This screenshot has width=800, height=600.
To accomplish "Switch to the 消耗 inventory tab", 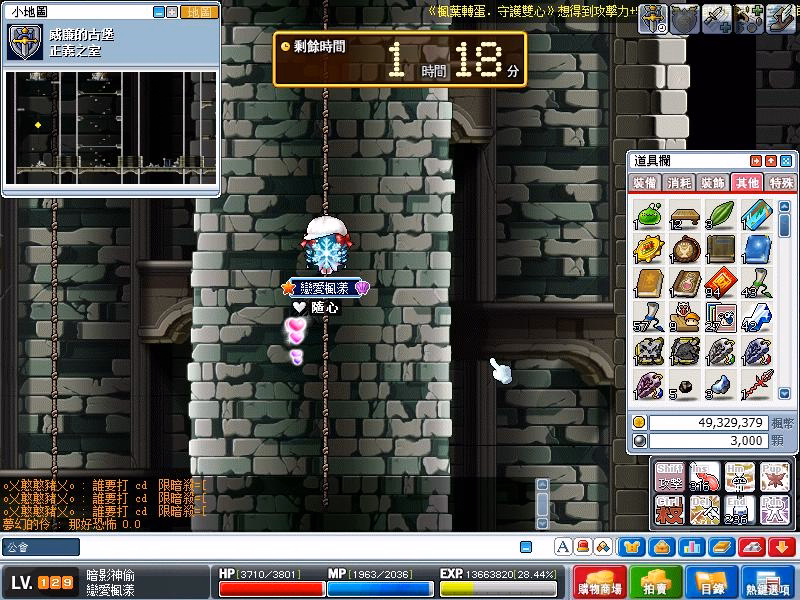I will click(679, 183).
